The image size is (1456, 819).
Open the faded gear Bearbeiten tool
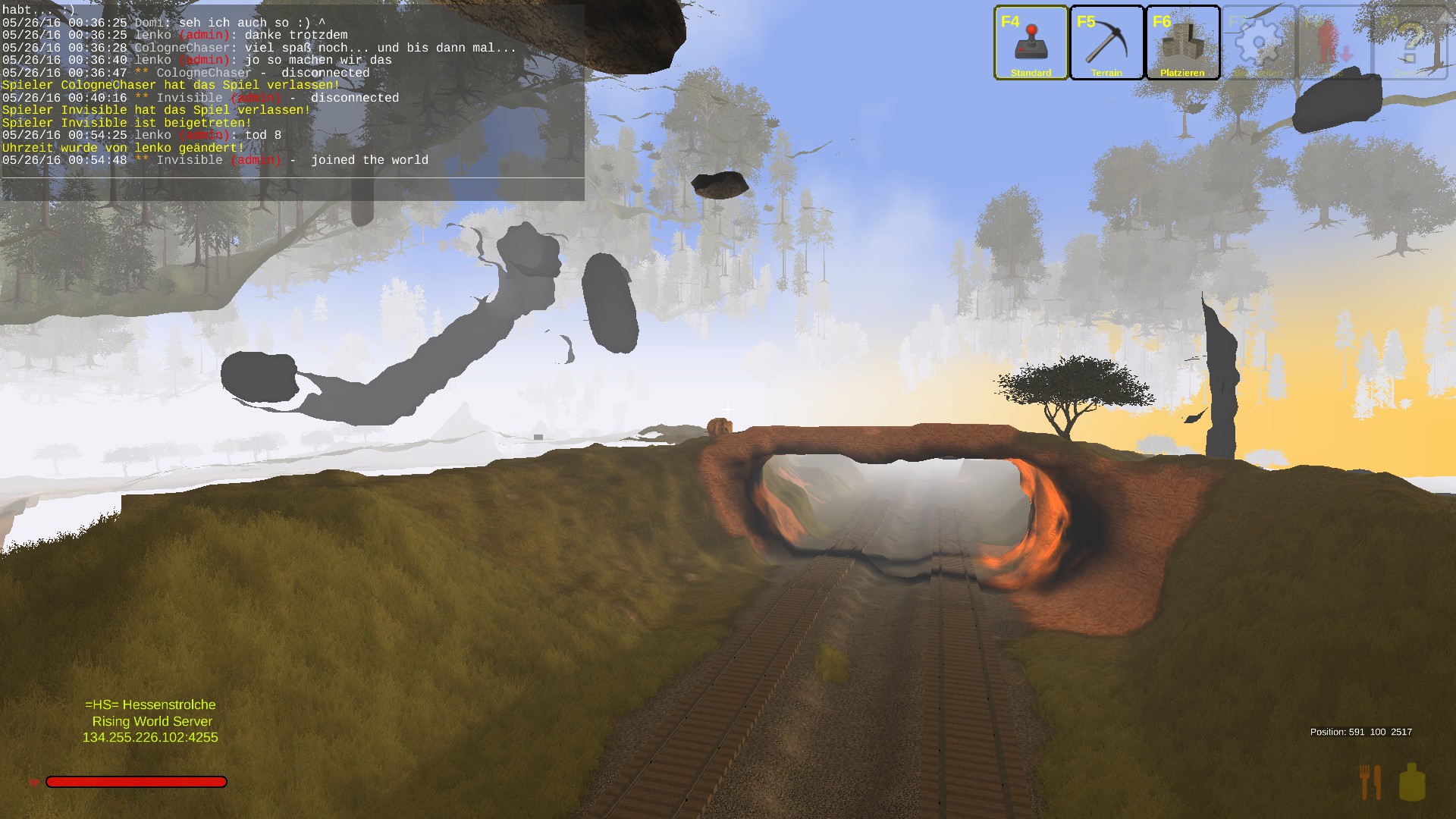click(x=1258, y=42)
